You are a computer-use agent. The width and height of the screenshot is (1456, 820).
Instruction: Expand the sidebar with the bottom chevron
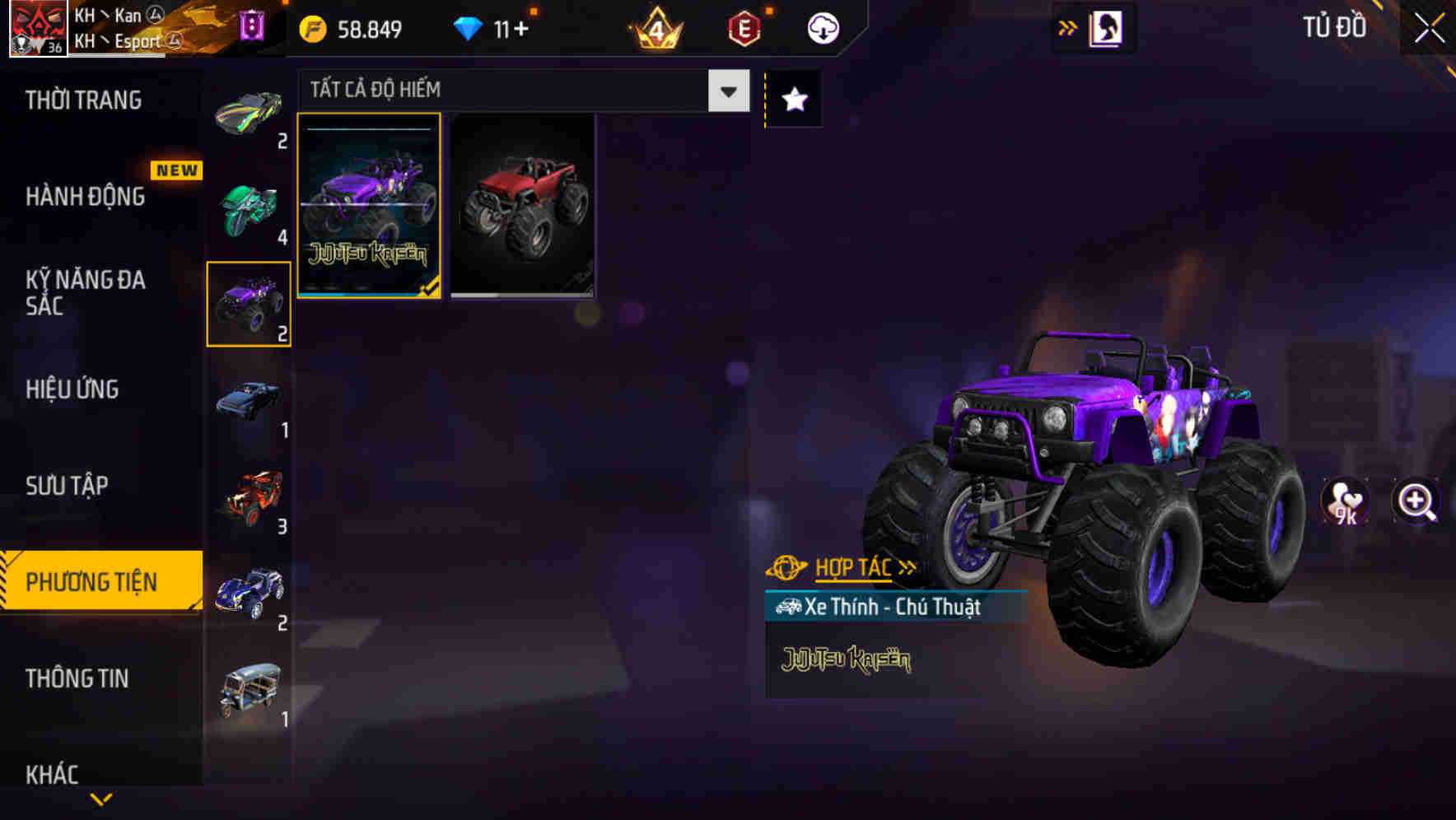tap(100, 800)
